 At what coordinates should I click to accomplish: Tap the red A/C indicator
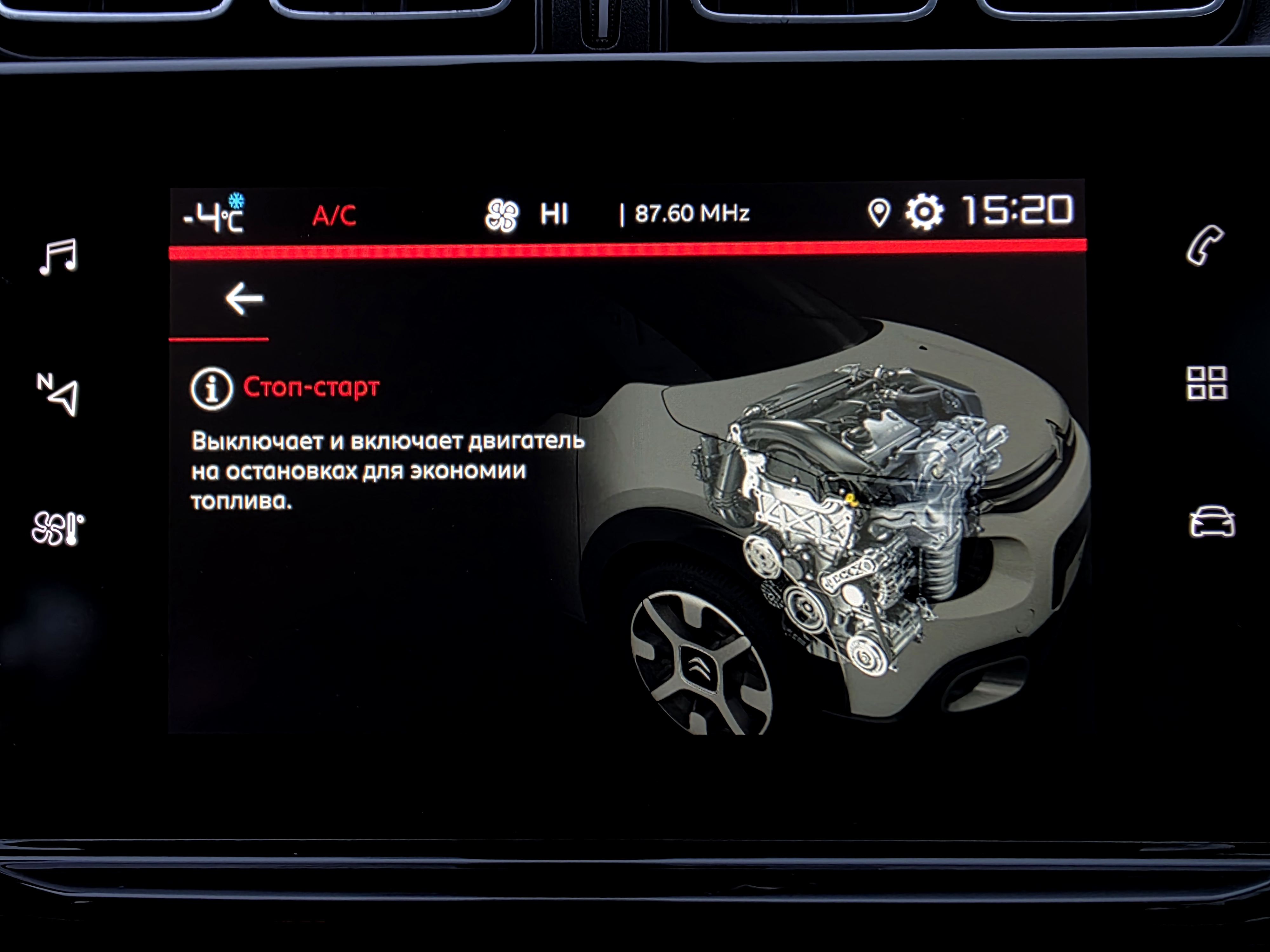click(x=334, y=216)
